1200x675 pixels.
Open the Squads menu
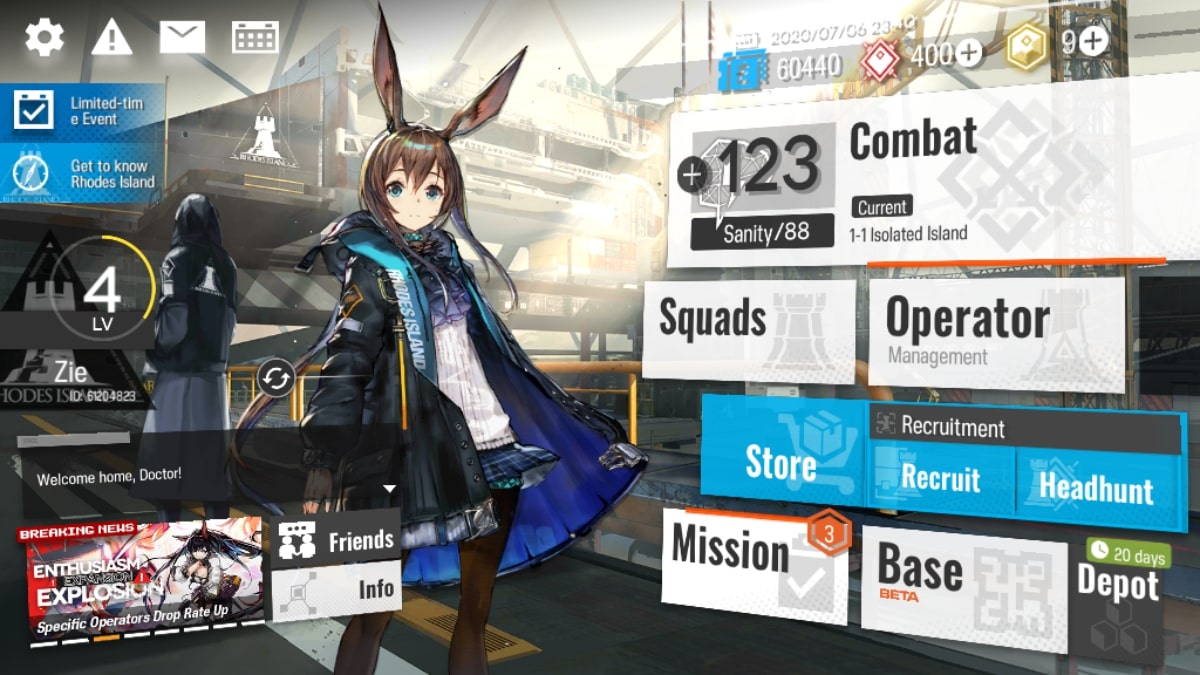748,328
